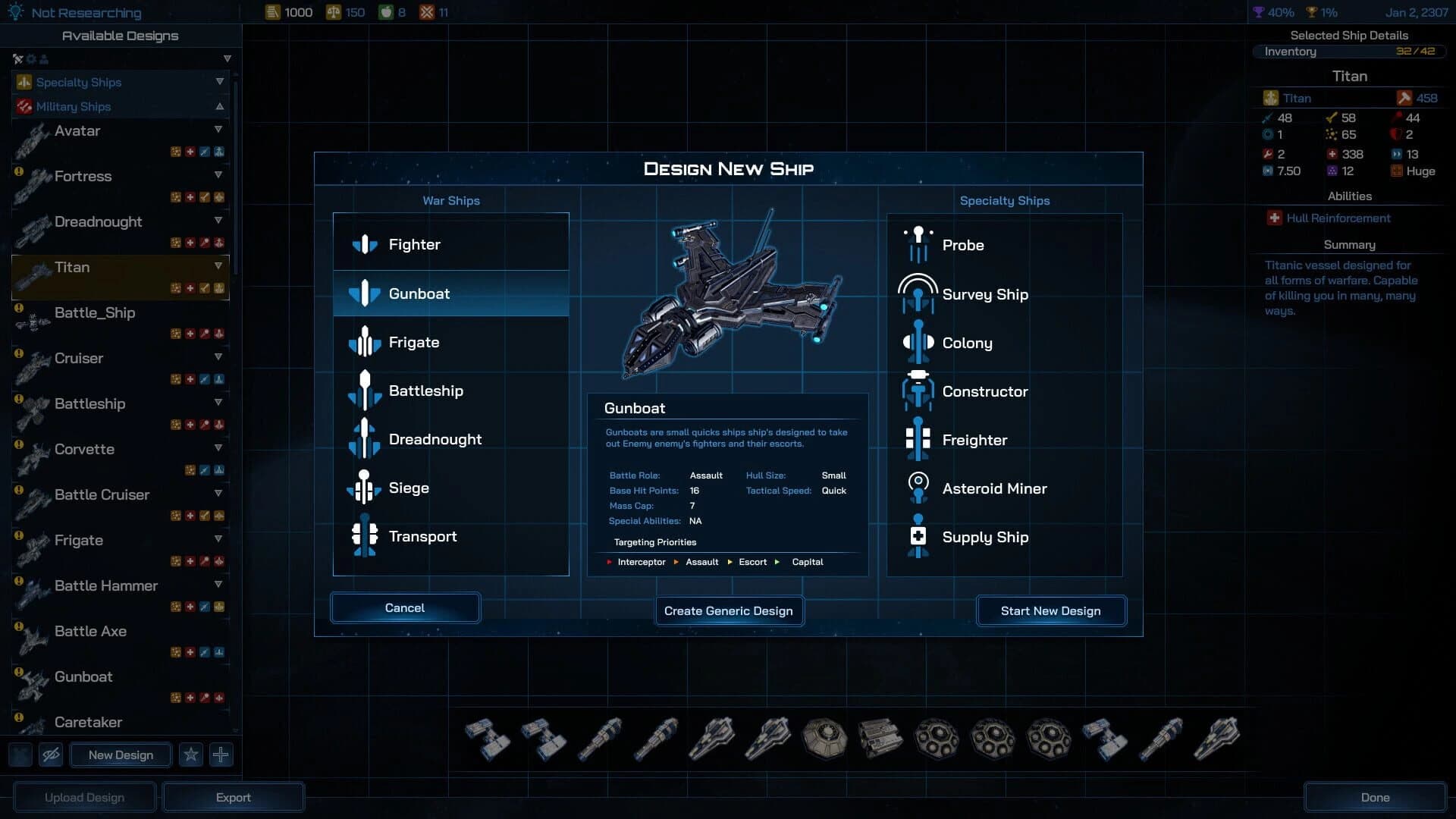The width and height of the screenshot is (1456, 819).
Task: Toggle the favorite star filter
Action: click(191, 755)
